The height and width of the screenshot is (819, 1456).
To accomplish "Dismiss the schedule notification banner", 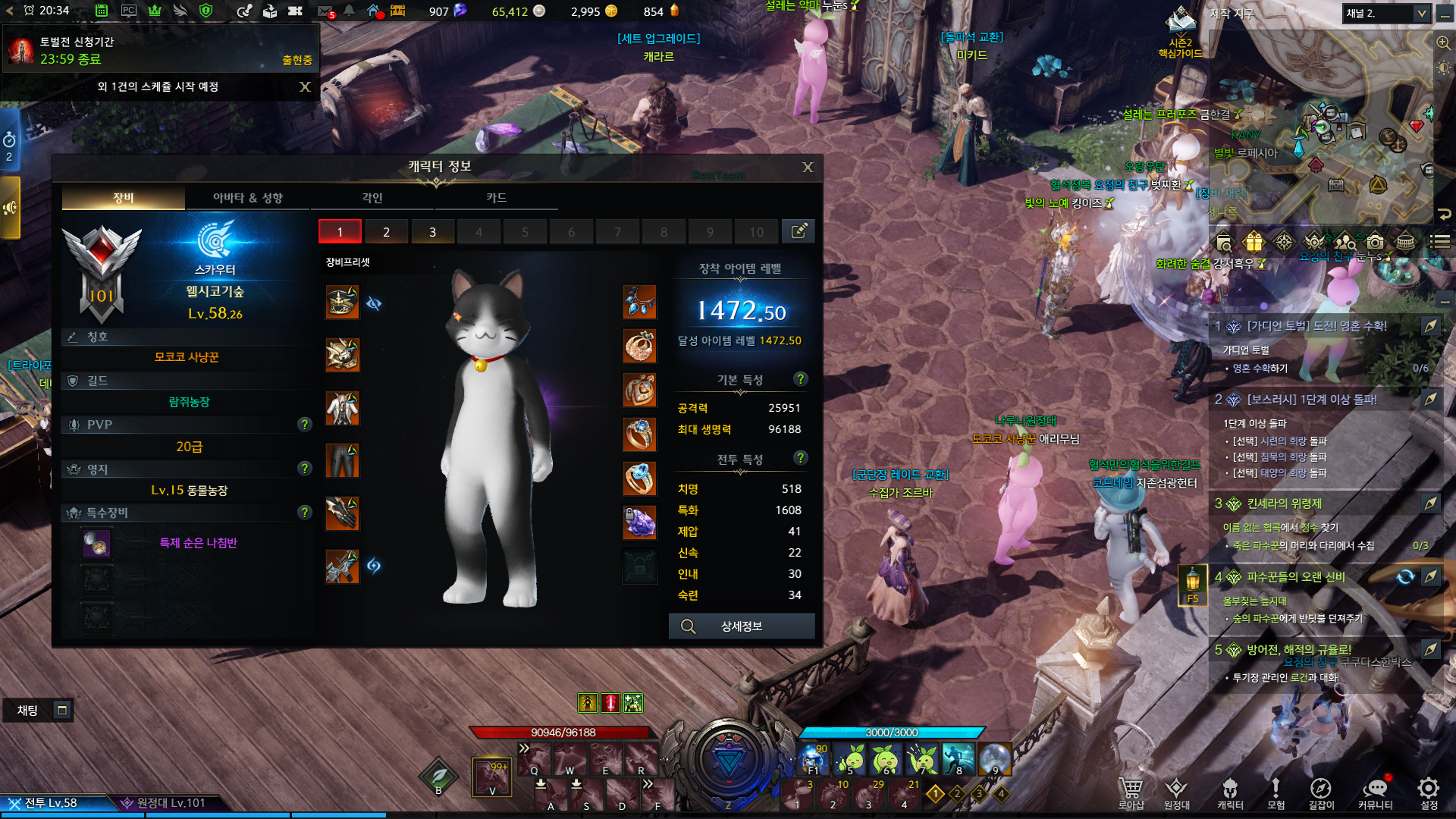I will (305, 87).
